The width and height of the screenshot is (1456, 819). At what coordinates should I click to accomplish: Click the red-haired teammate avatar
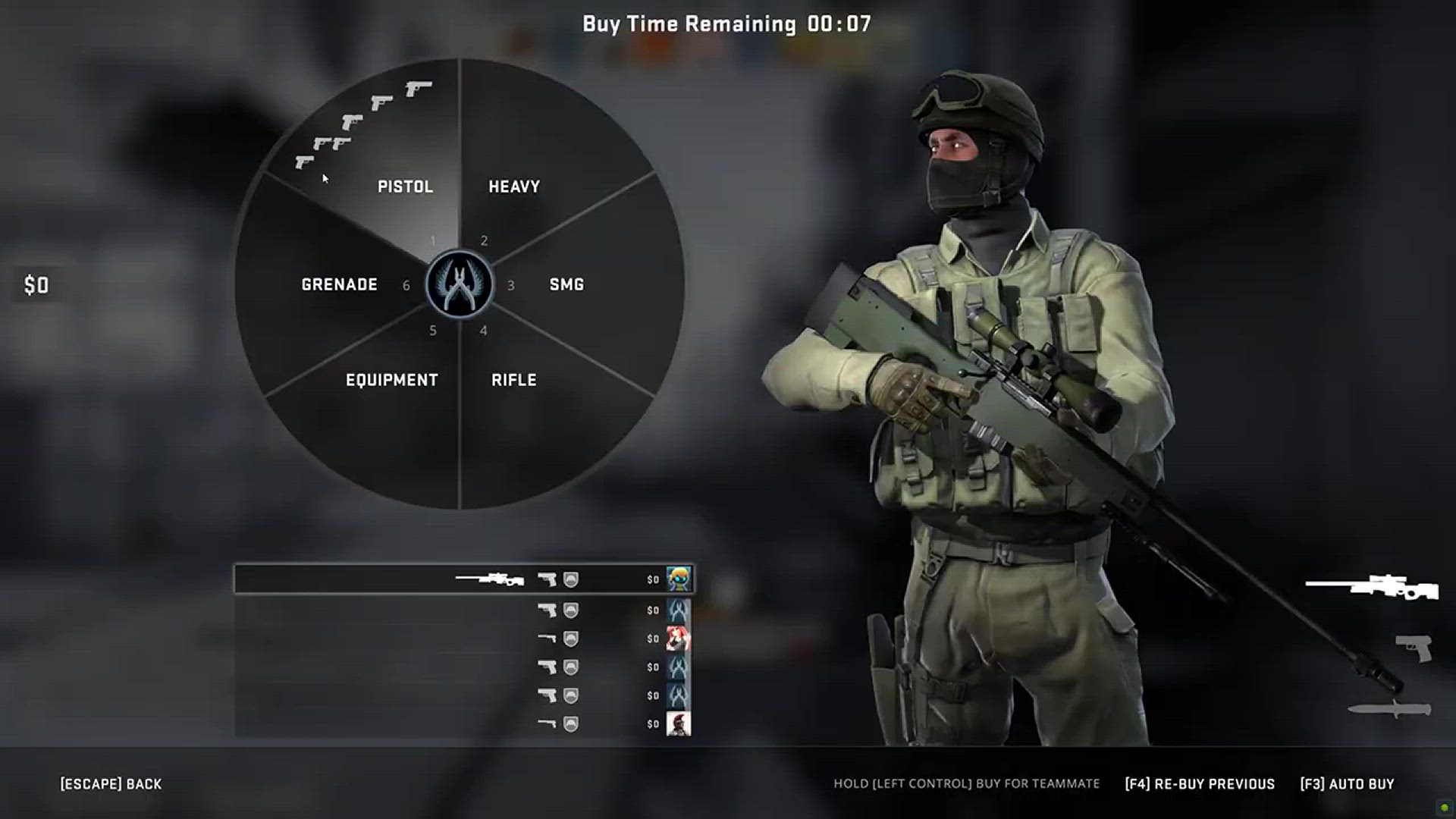(678, 639)
